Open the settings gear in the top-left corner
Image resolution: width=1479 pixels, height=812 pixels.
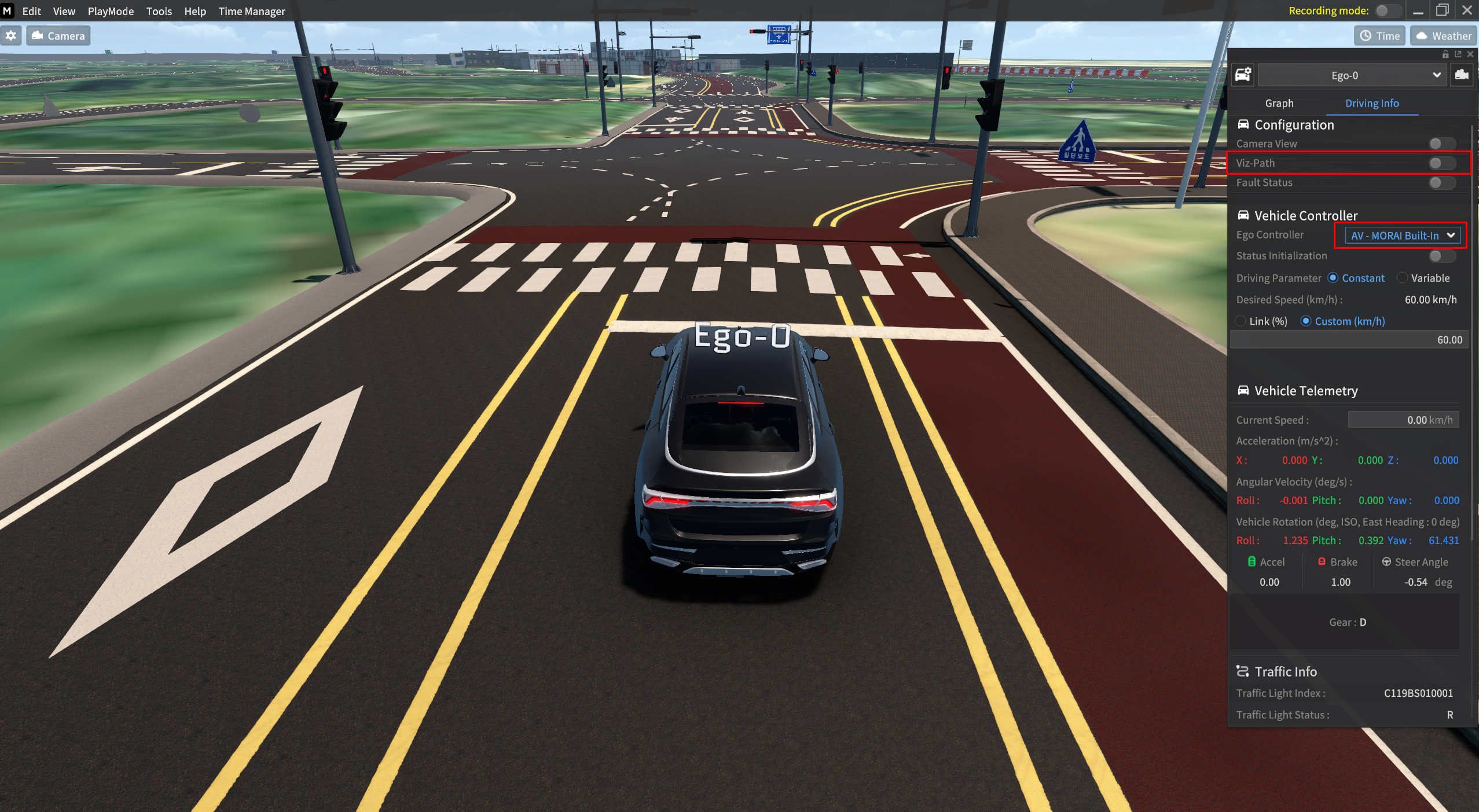coord(12,35)
